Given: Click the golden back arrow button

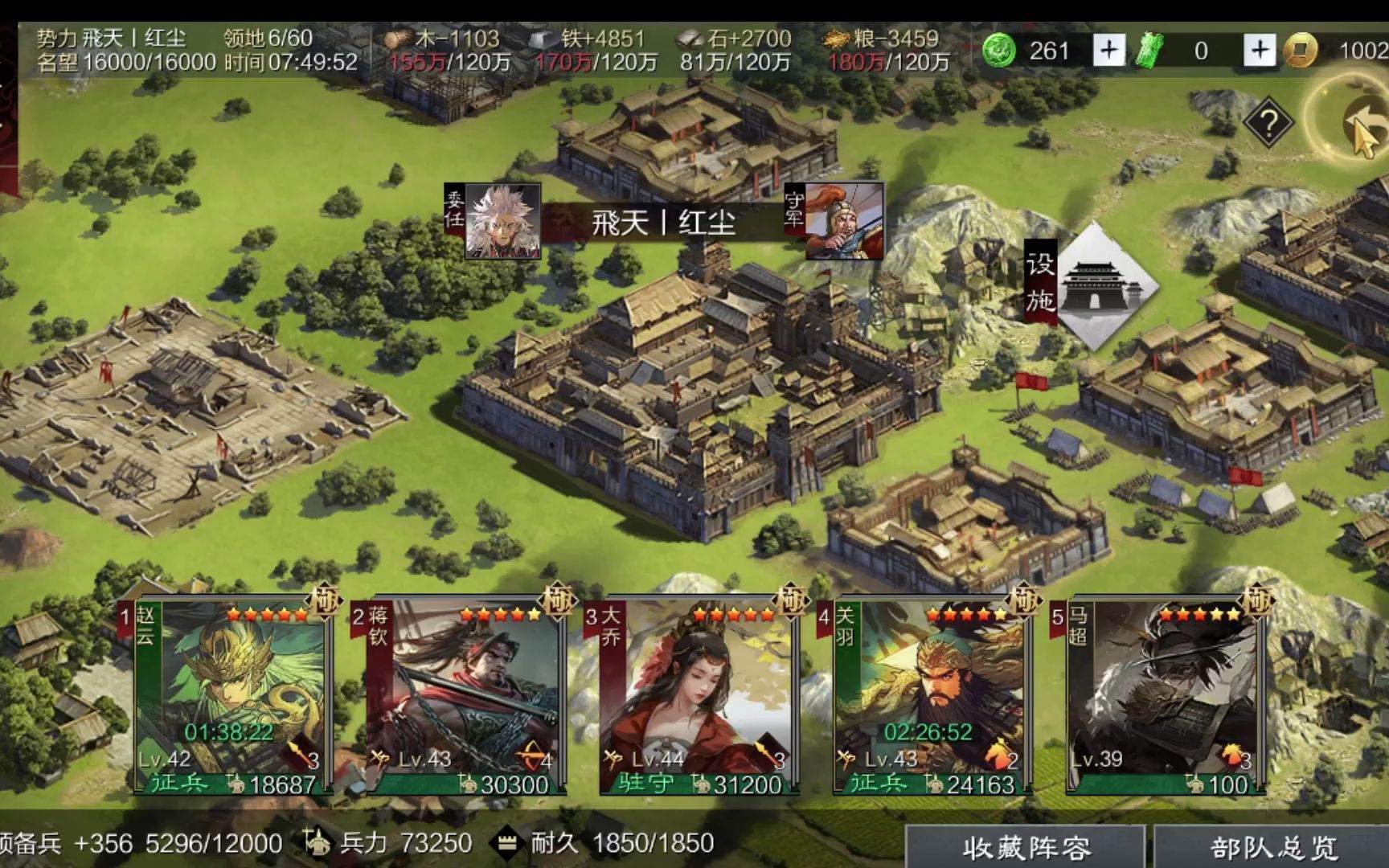Looking at the screenshot, I should (x=1362, y=125).
